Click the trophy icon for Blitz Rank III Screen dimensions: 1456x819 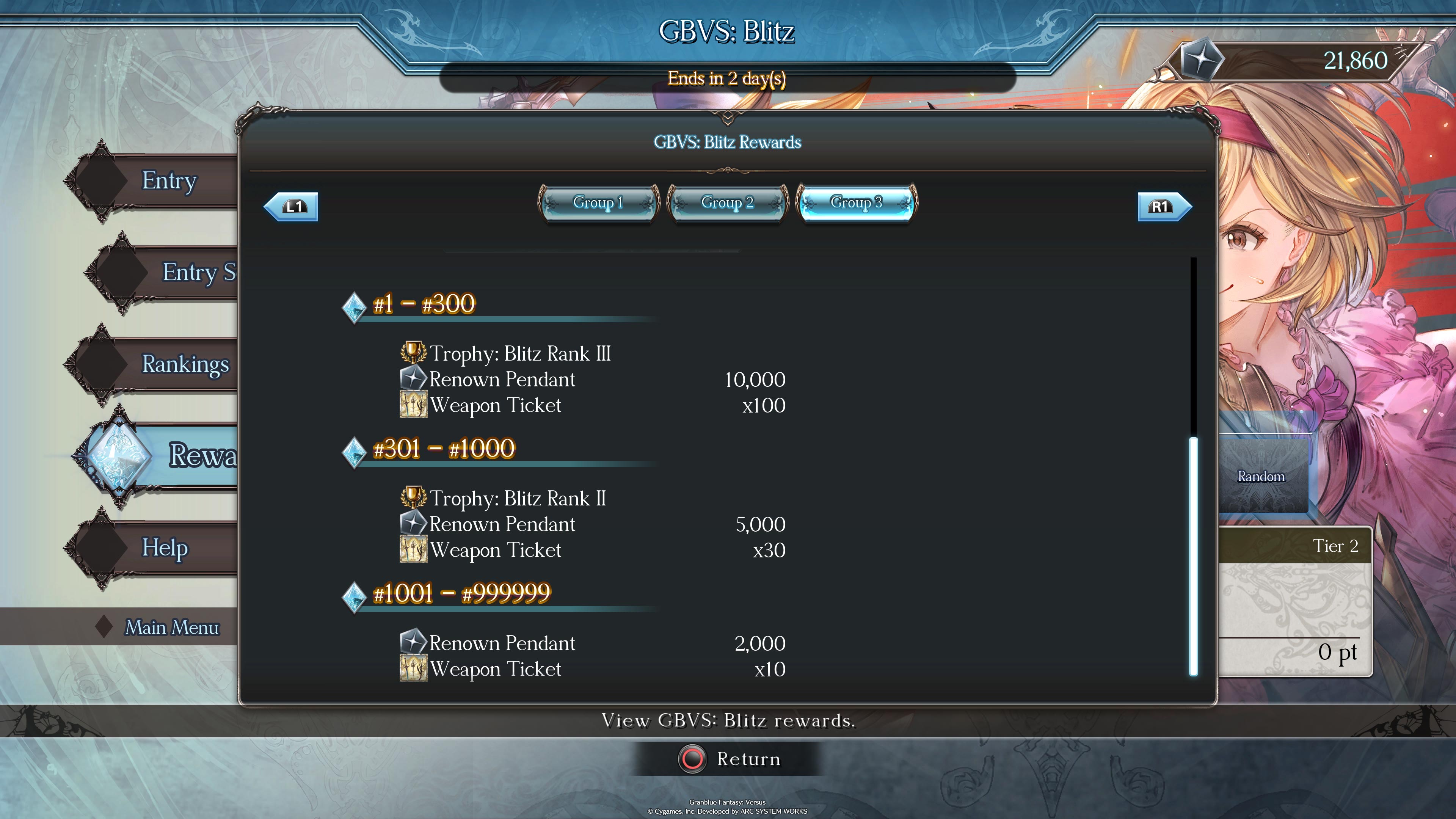coord(414,352)
